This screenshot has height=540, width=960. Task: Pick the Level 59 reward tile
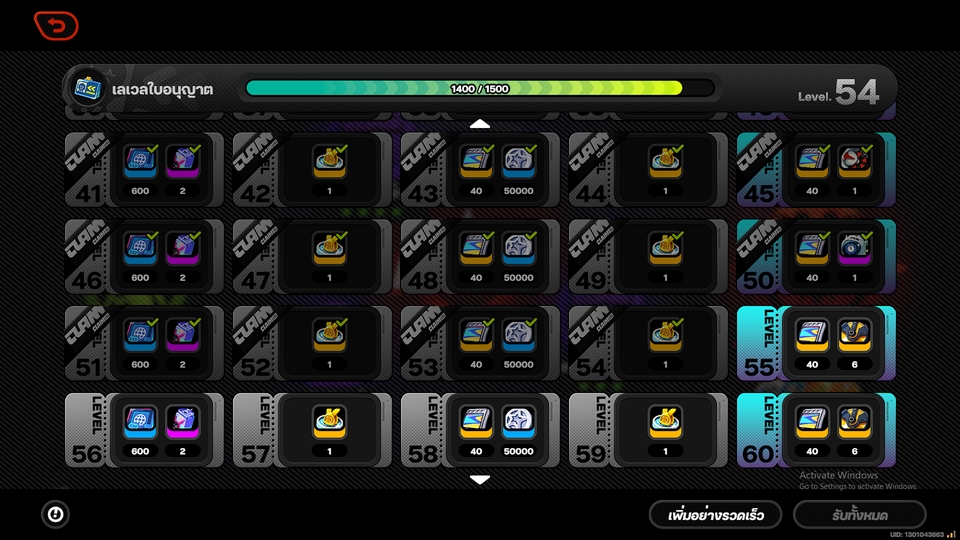click(x=648, y=429)
